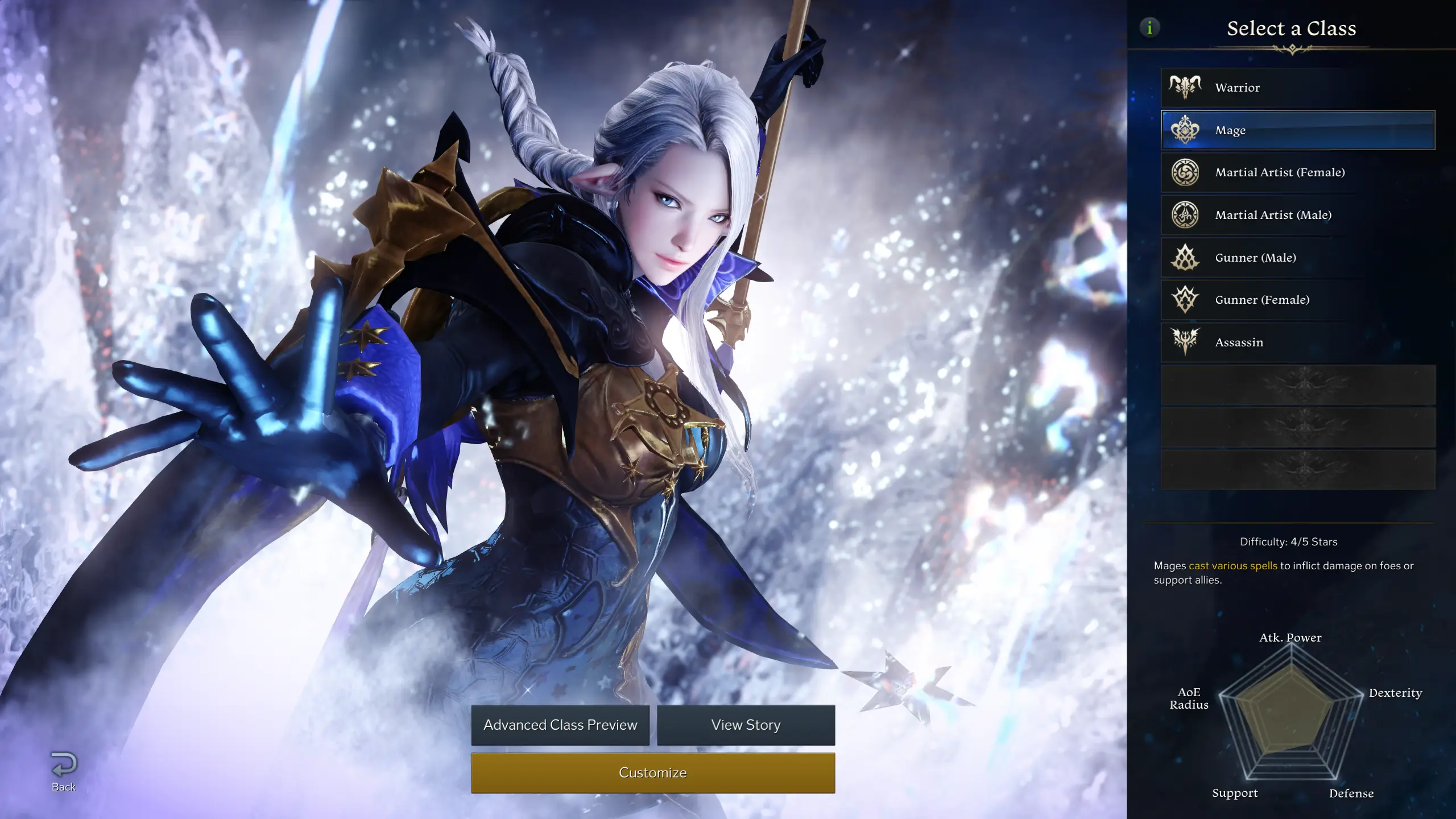The height and width of the screenshot is (819, 1456).
Task: Pick the Assassin class
Action: tap(1297, 342)
